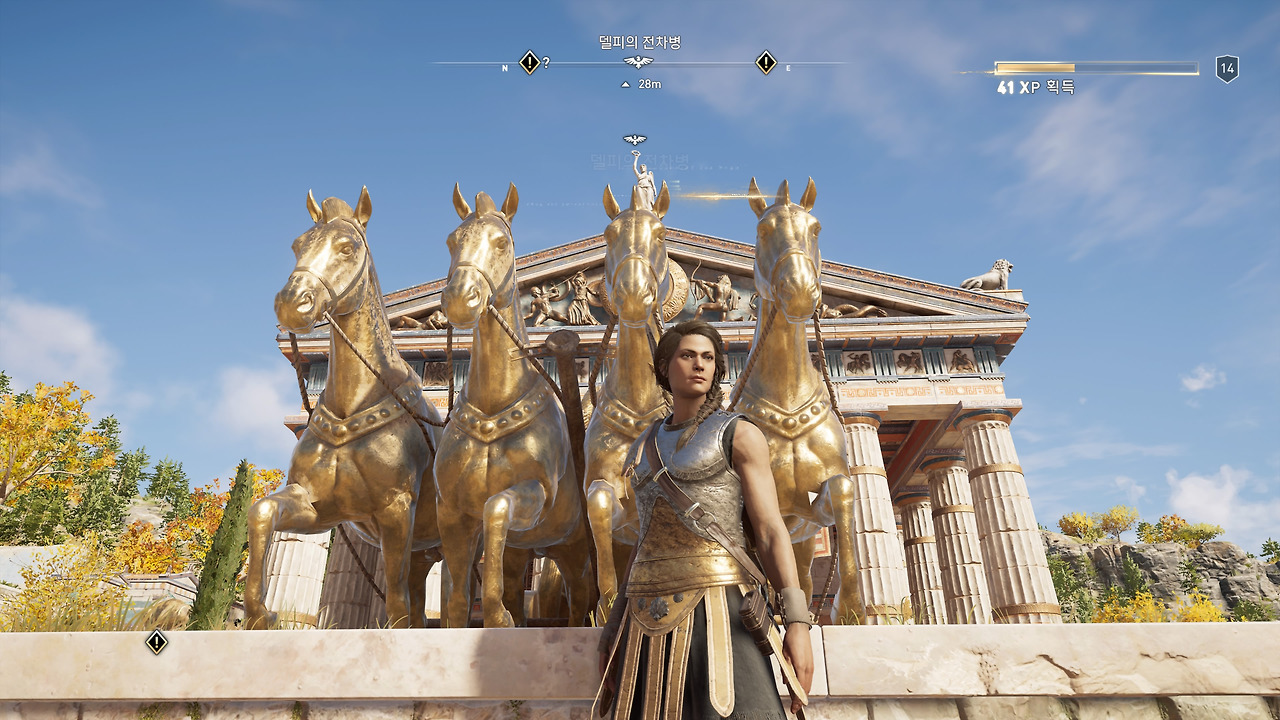Click the 41 XP 획득 notification text
Viewport: 1280px width, 720px height.
[1037, 88]
